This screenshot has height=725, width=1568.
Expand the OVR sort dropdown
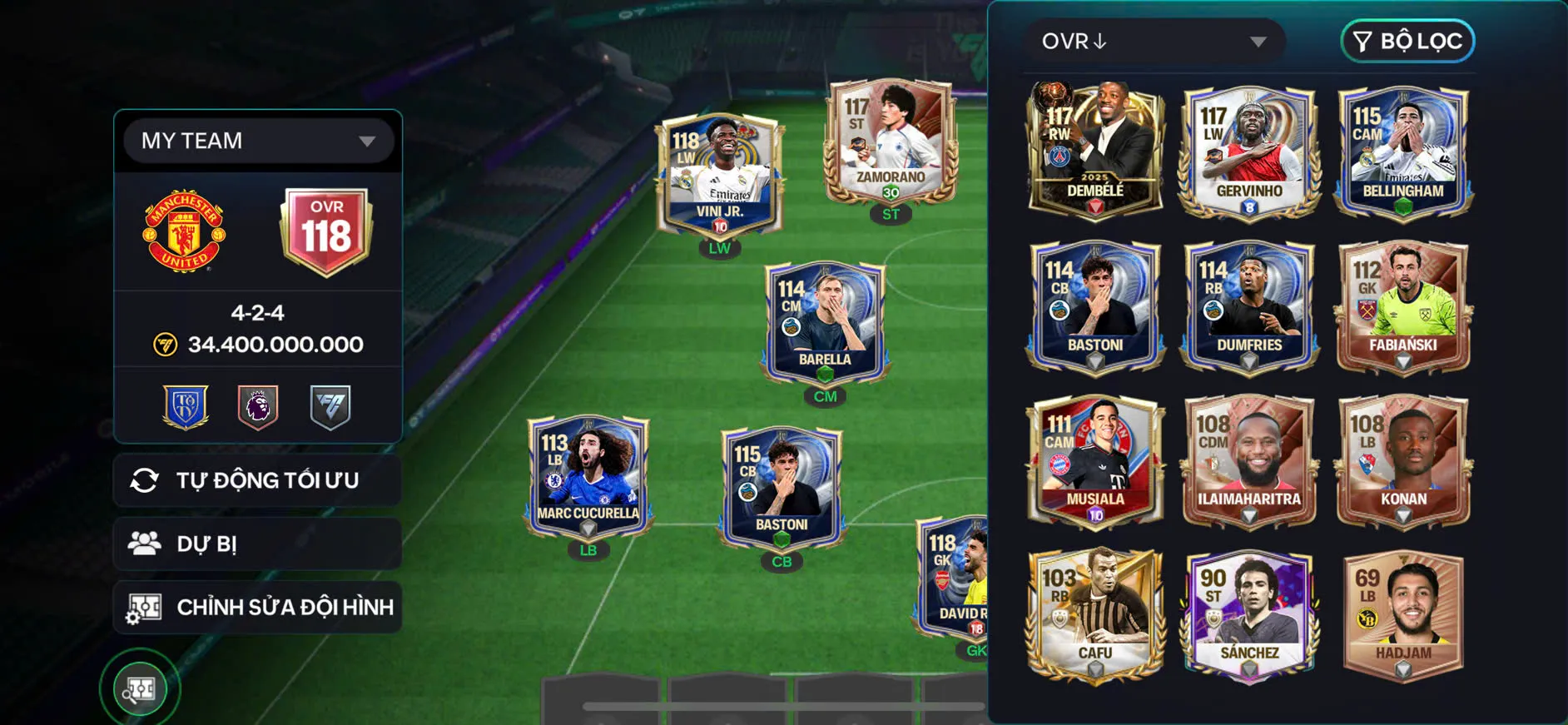pyautogui.click(x=1154, y=41)
